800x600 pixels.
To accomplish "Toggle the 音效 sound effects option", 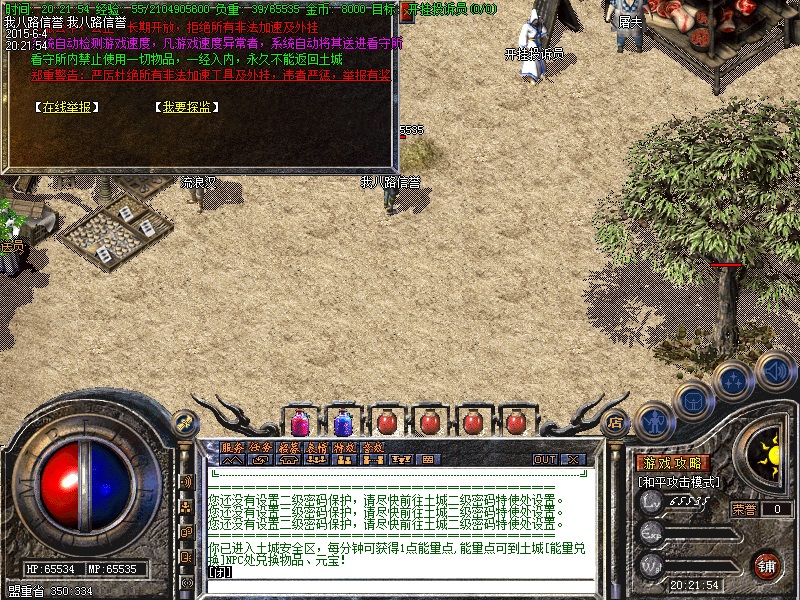I will point(373,447).
